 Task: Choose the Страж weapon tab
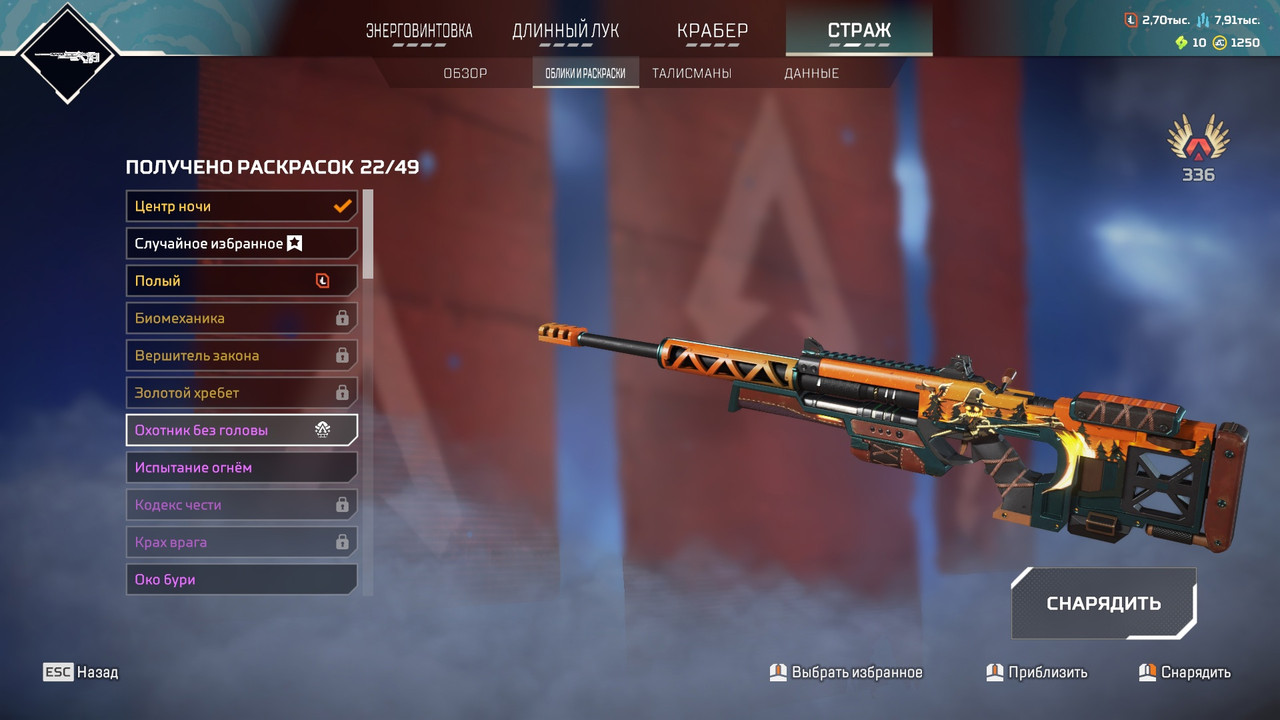pyautogui.click(x=859, y=31)
